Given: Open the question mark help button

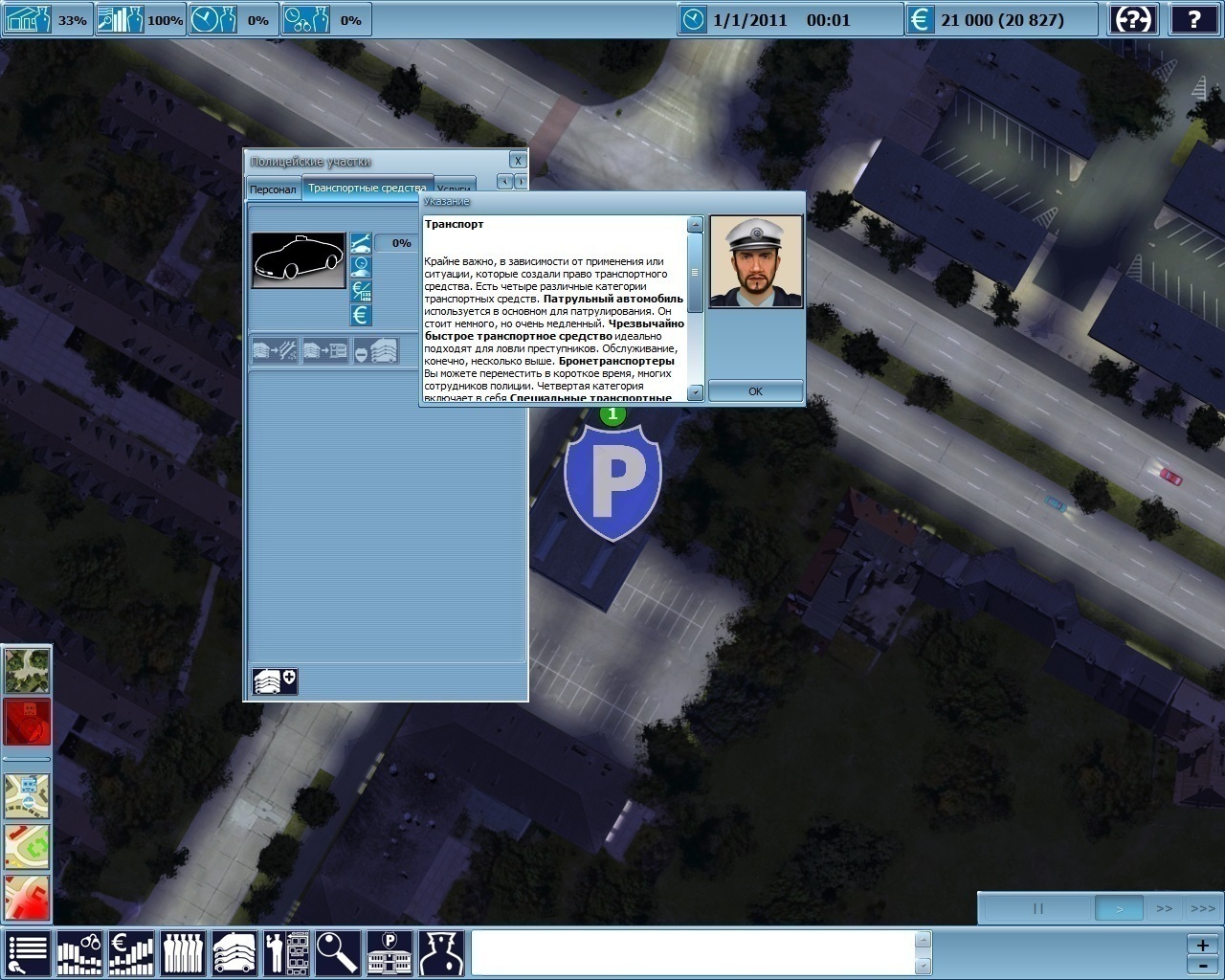Looking at the screenshot, I should coord(1194,19).
